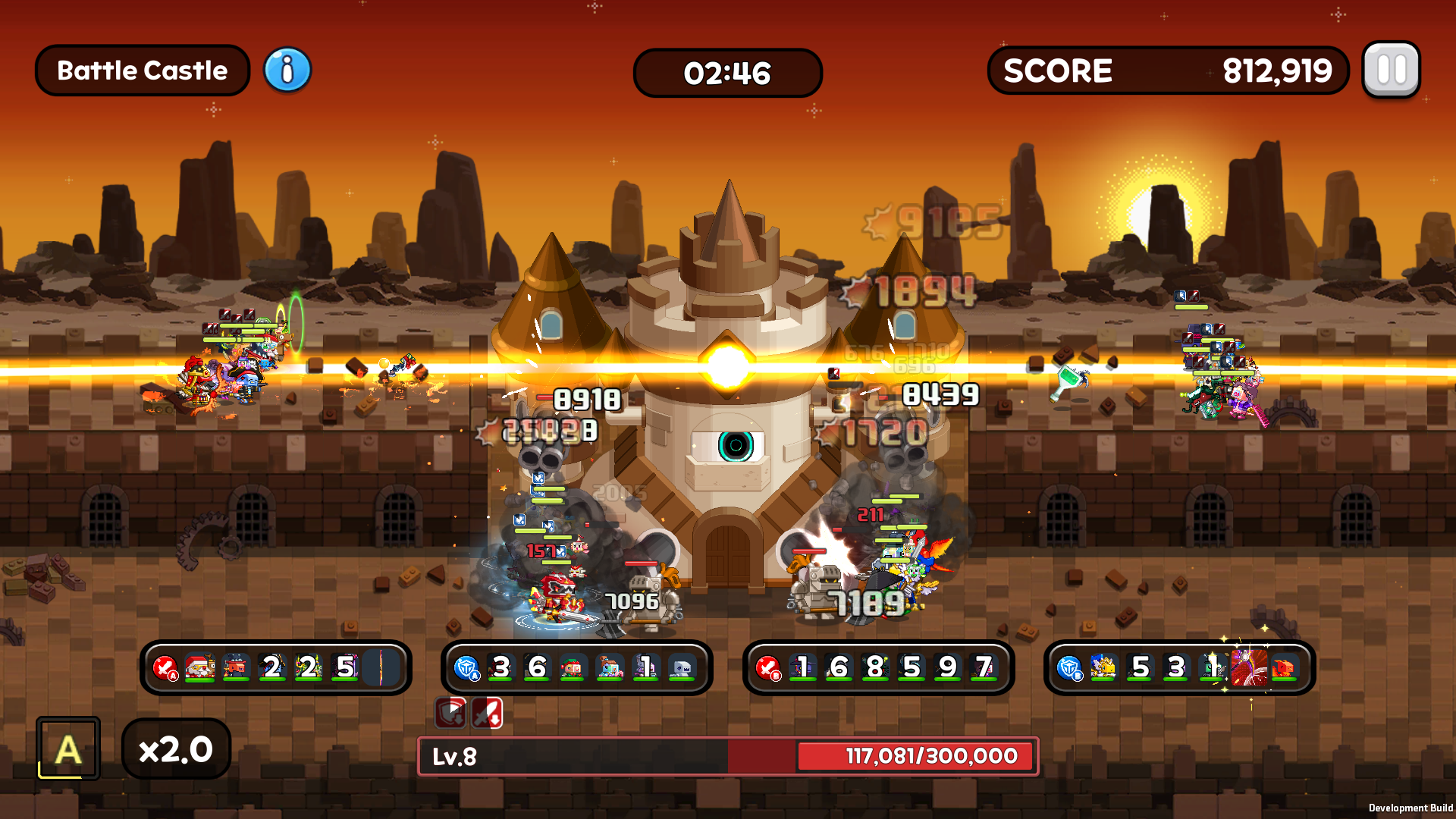The height and width of the screenshot is (819, 1456).
Task: Click the blue shield defense team A badge
Action: [466, 668]
